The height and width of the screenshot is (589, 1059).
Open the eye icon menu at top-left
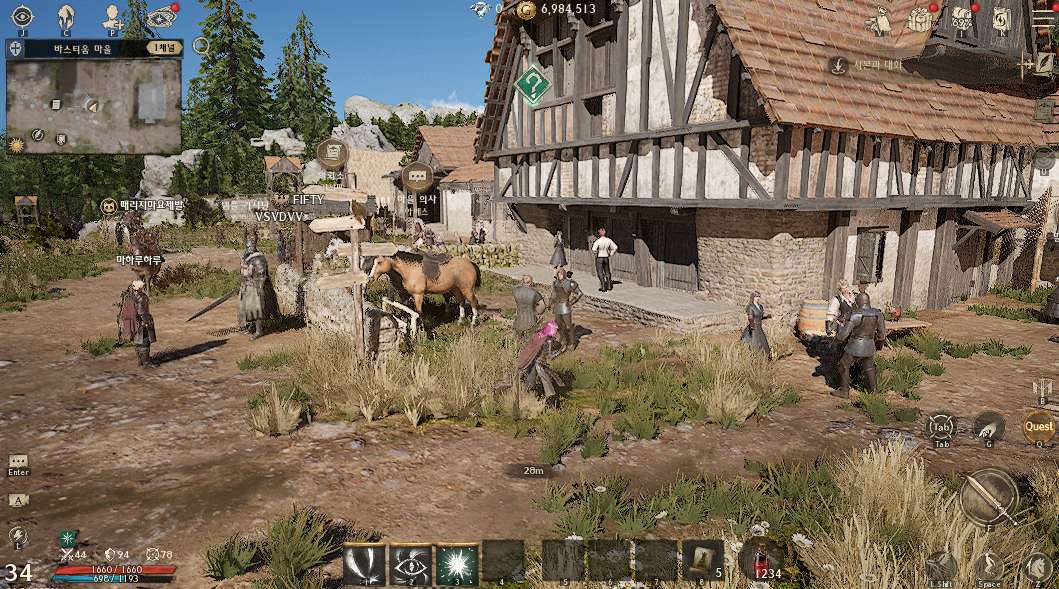point(22,15)
